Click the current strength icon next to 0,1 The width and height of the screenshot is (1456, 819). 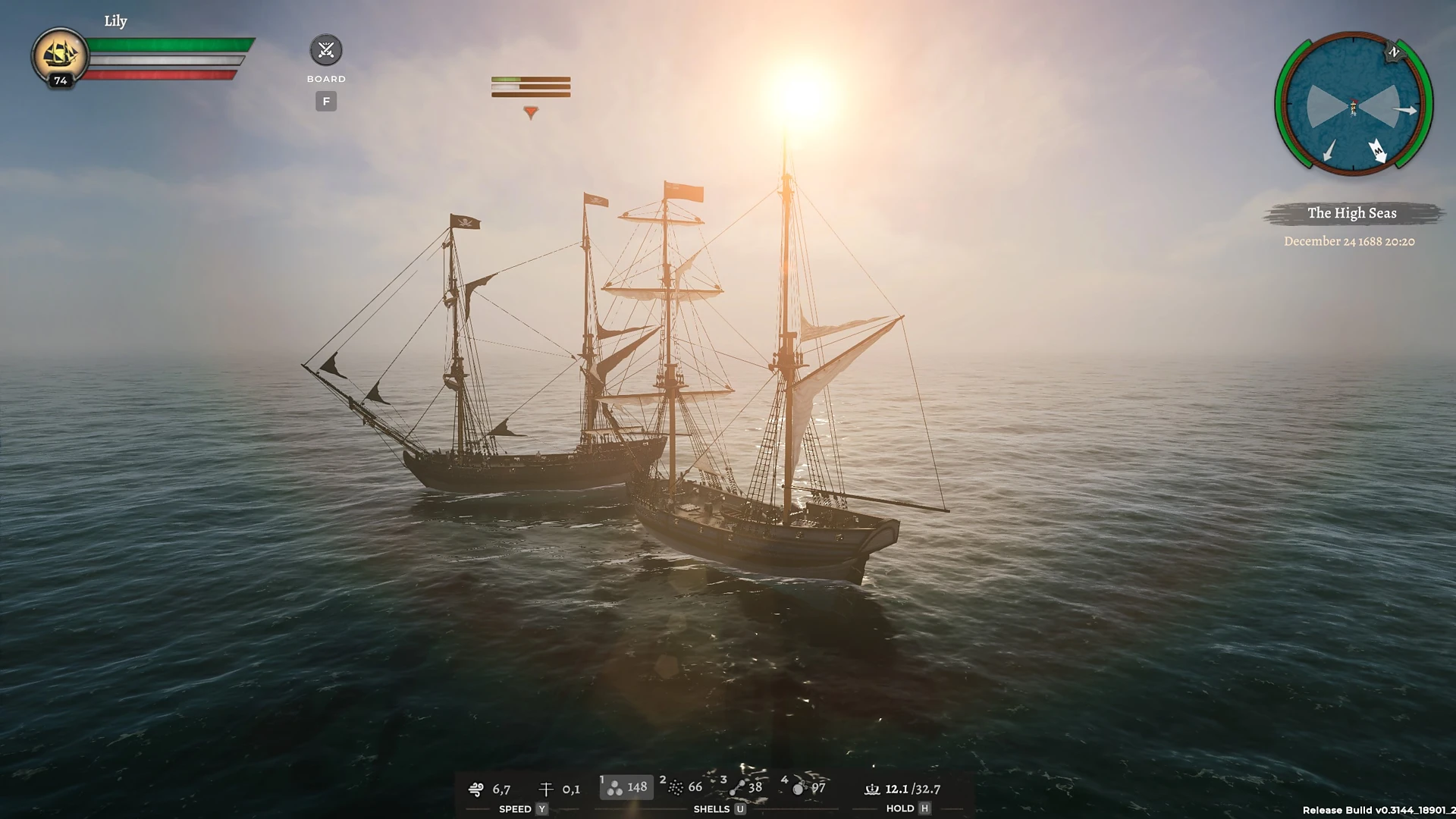point(544,789)
